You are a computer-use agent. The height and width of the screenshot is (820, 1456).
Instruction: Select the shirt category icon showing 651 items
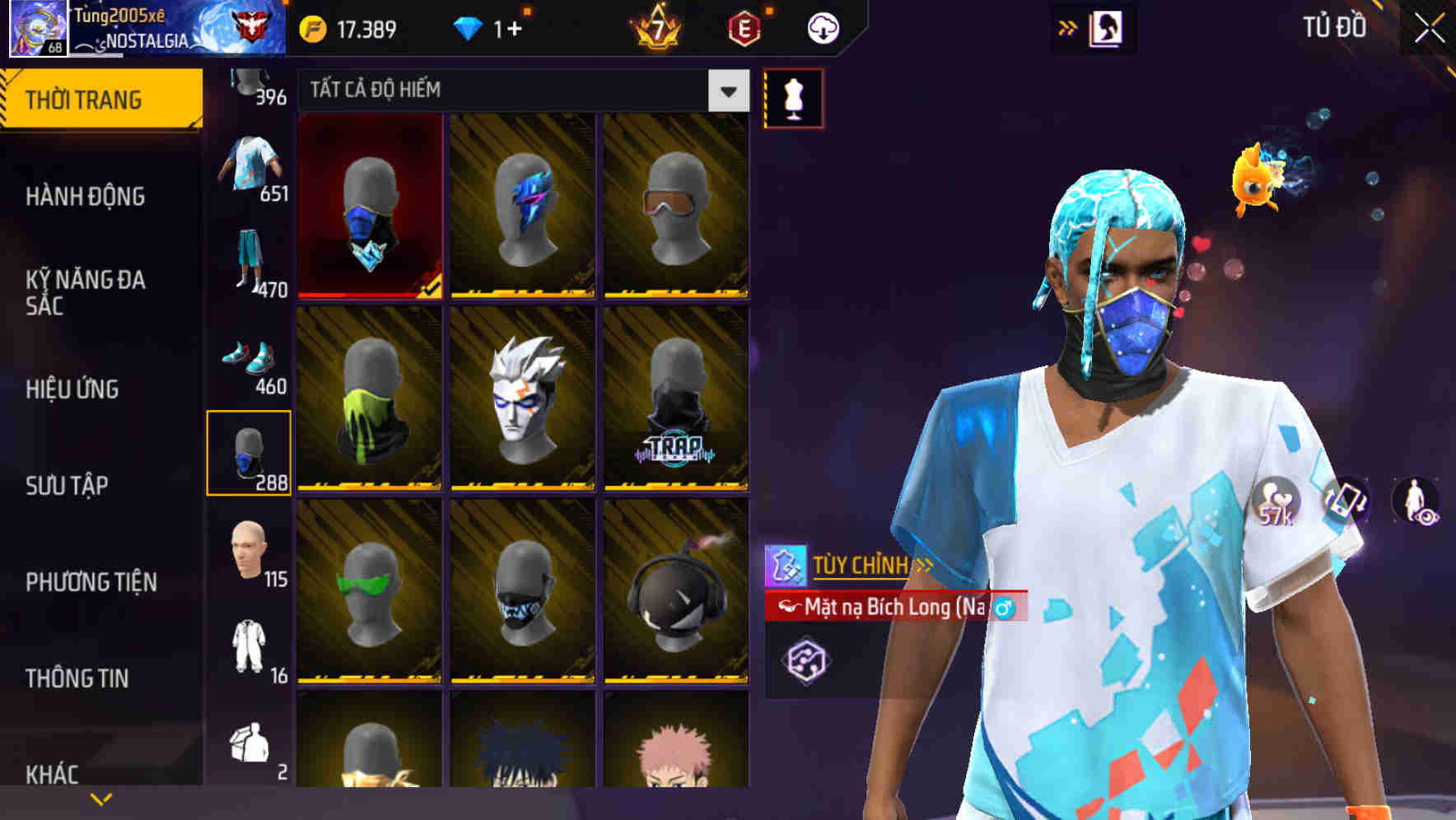point(251,161)
